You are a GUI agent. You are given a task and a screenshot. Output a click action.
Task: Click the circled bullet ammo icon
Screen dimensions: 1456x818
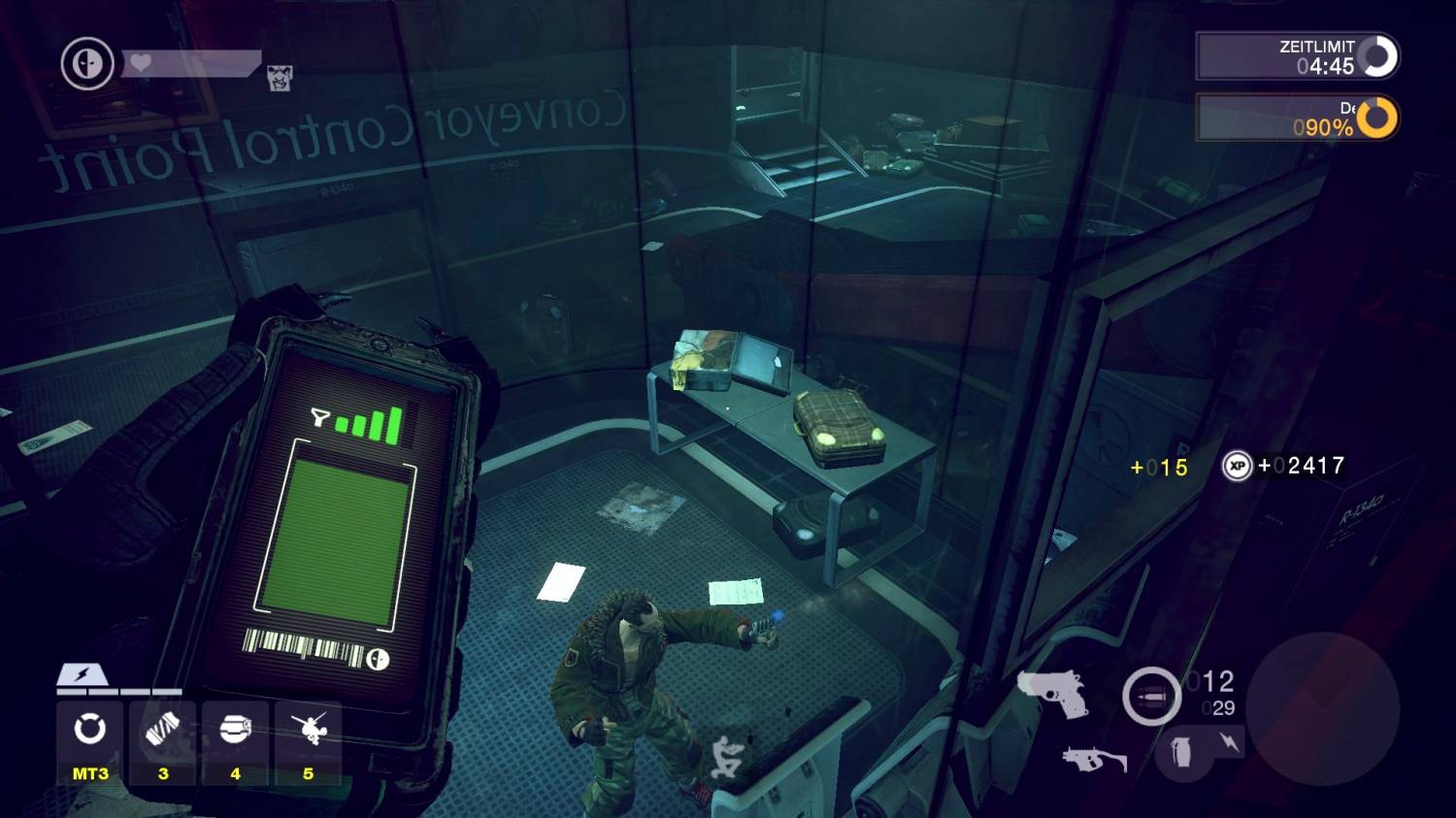pyautogui.click(x=1151, y=697)
